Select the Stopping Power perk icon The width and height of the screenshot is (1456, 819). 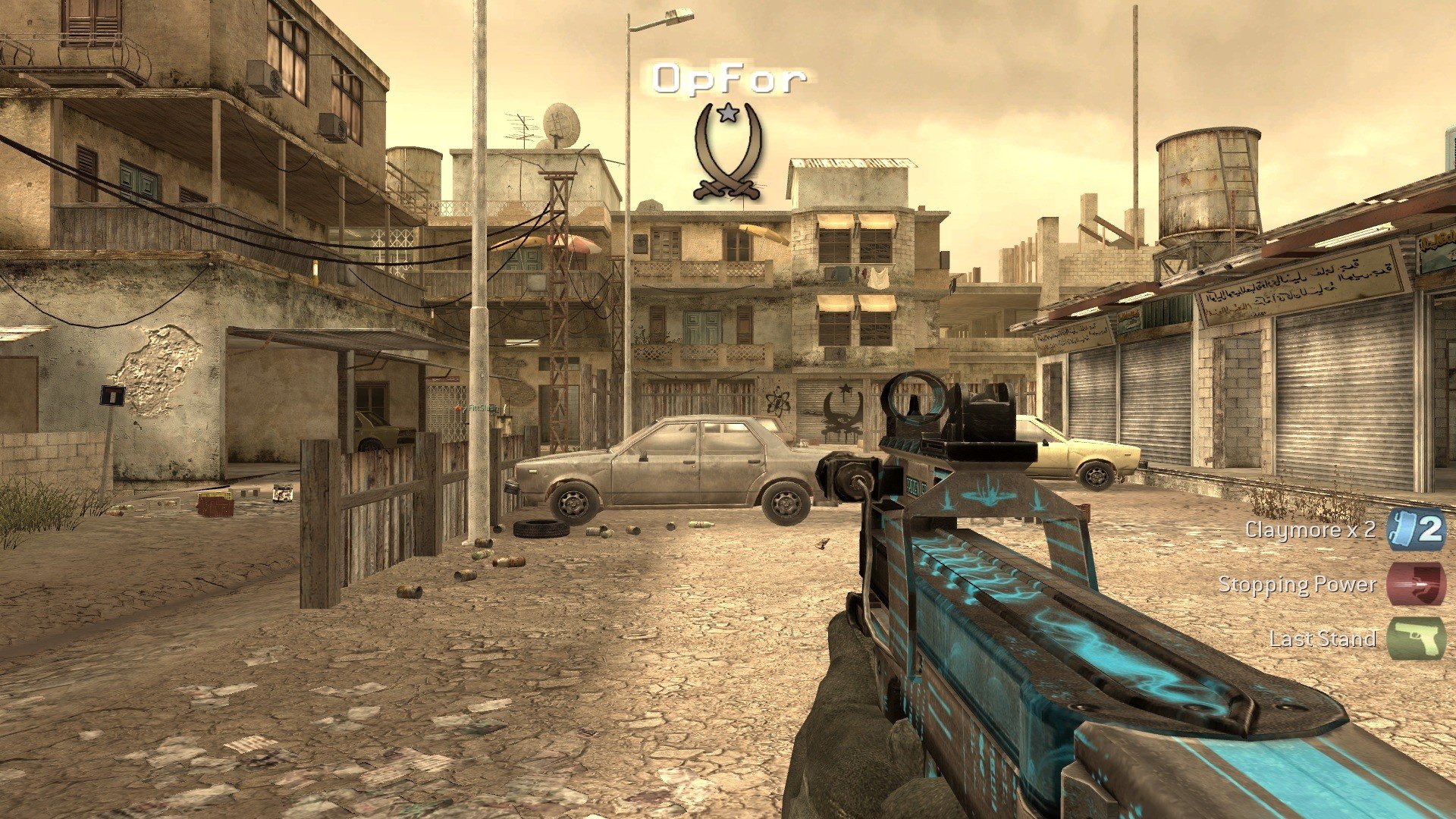1416,584
